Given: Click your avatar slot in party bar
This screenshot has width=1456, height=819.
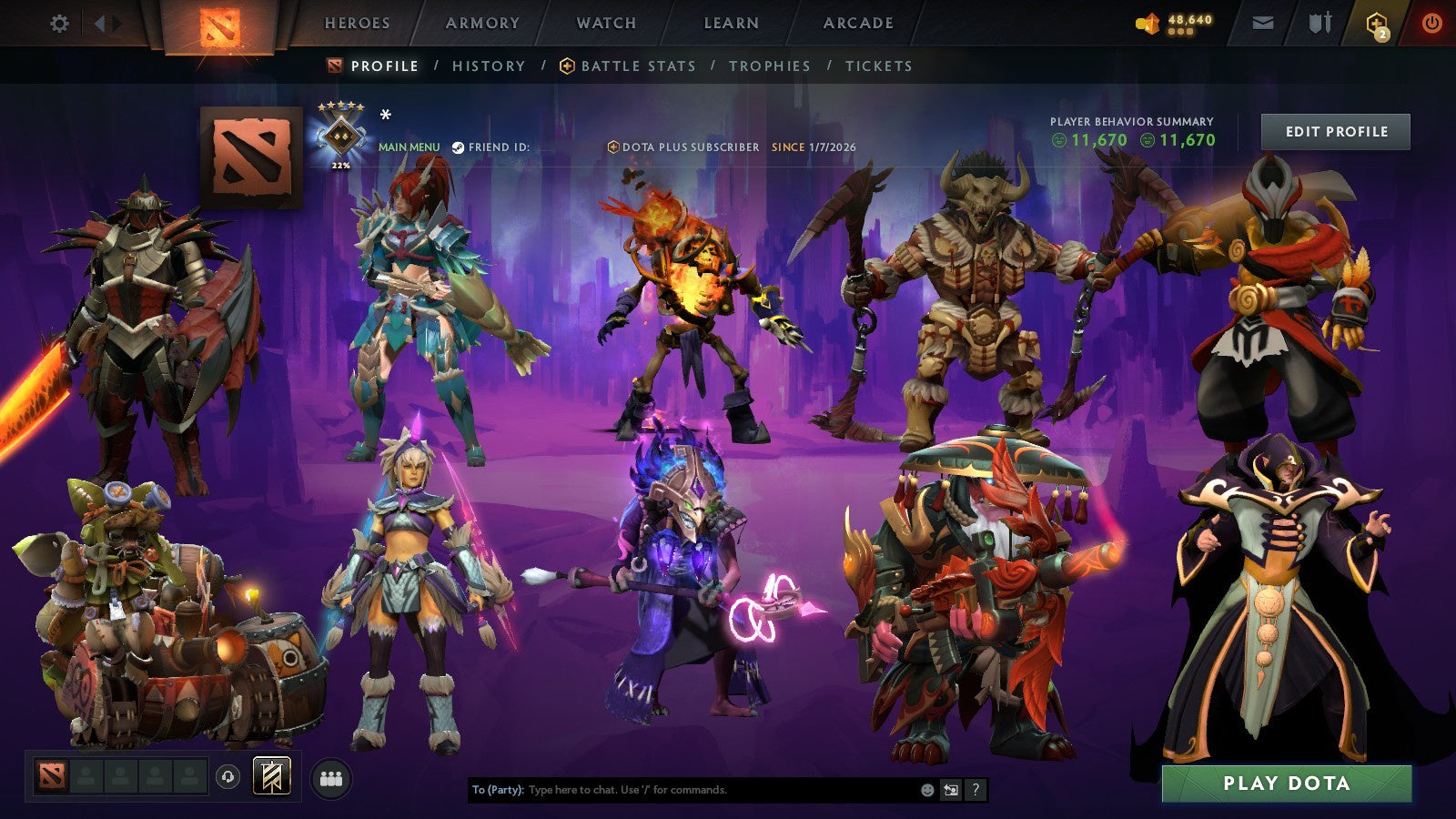Looking at the screenshot, I should (52, 778).
